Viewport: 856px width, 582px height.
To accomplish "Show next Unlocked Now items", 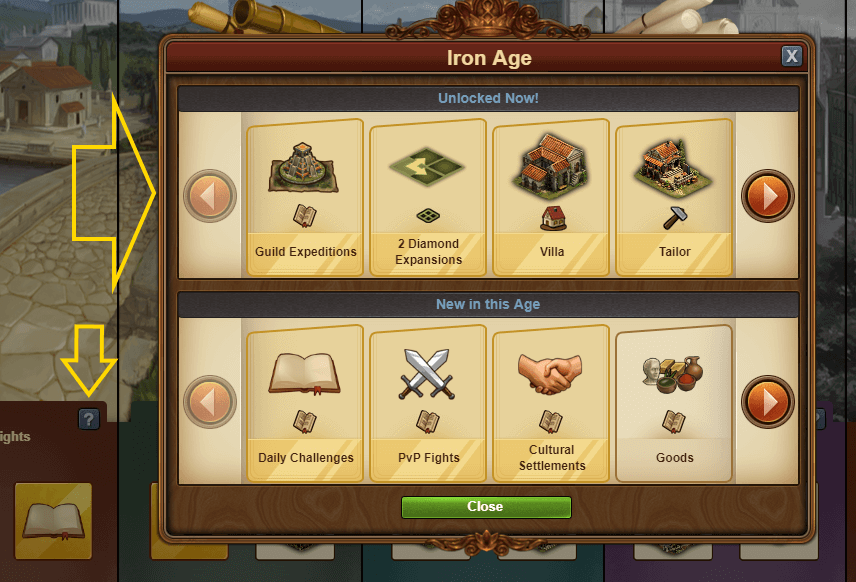I will (x=768, y=196).
